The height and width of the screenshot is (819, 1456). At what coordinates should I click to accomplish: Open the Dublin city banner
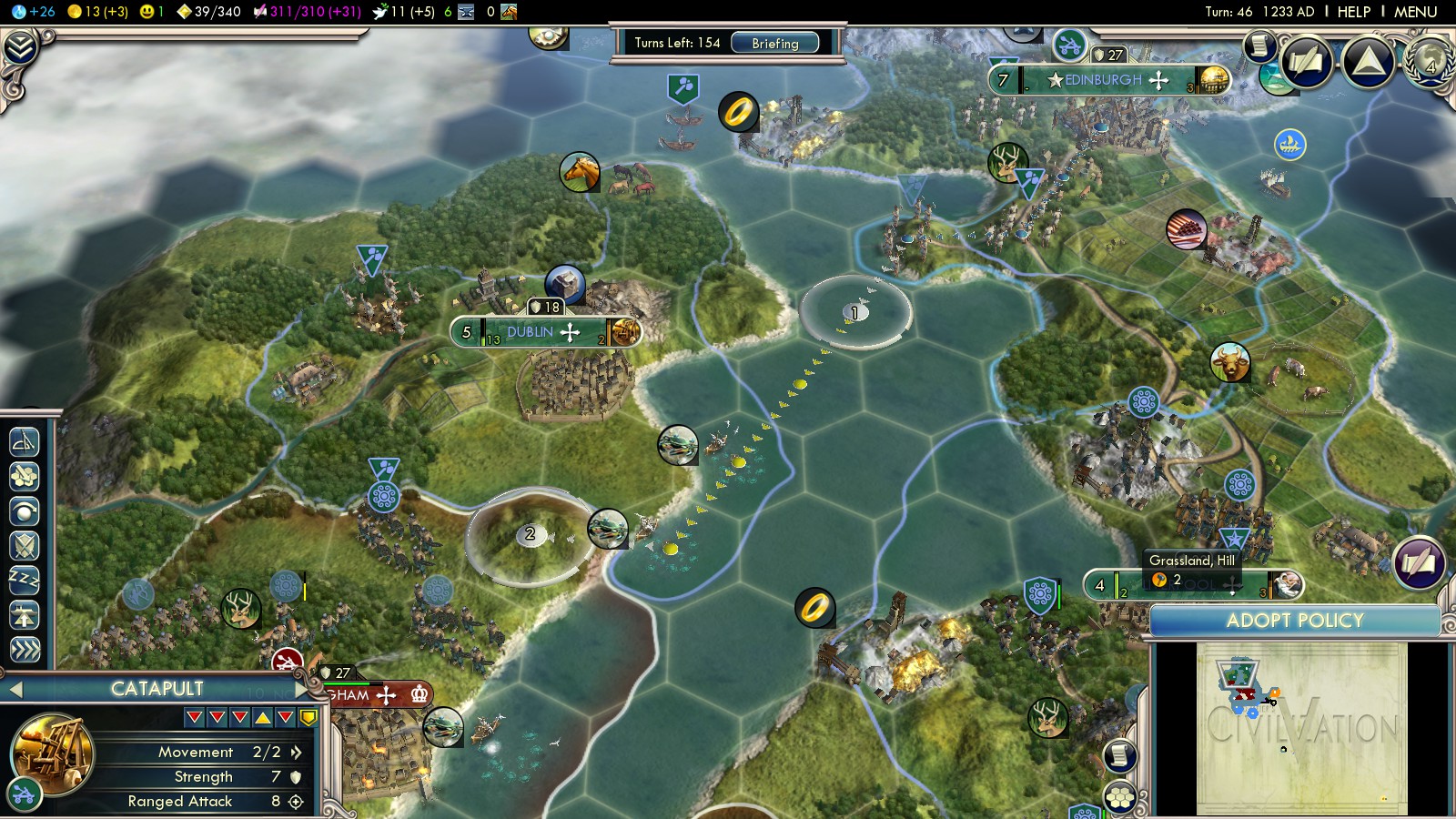544,332
